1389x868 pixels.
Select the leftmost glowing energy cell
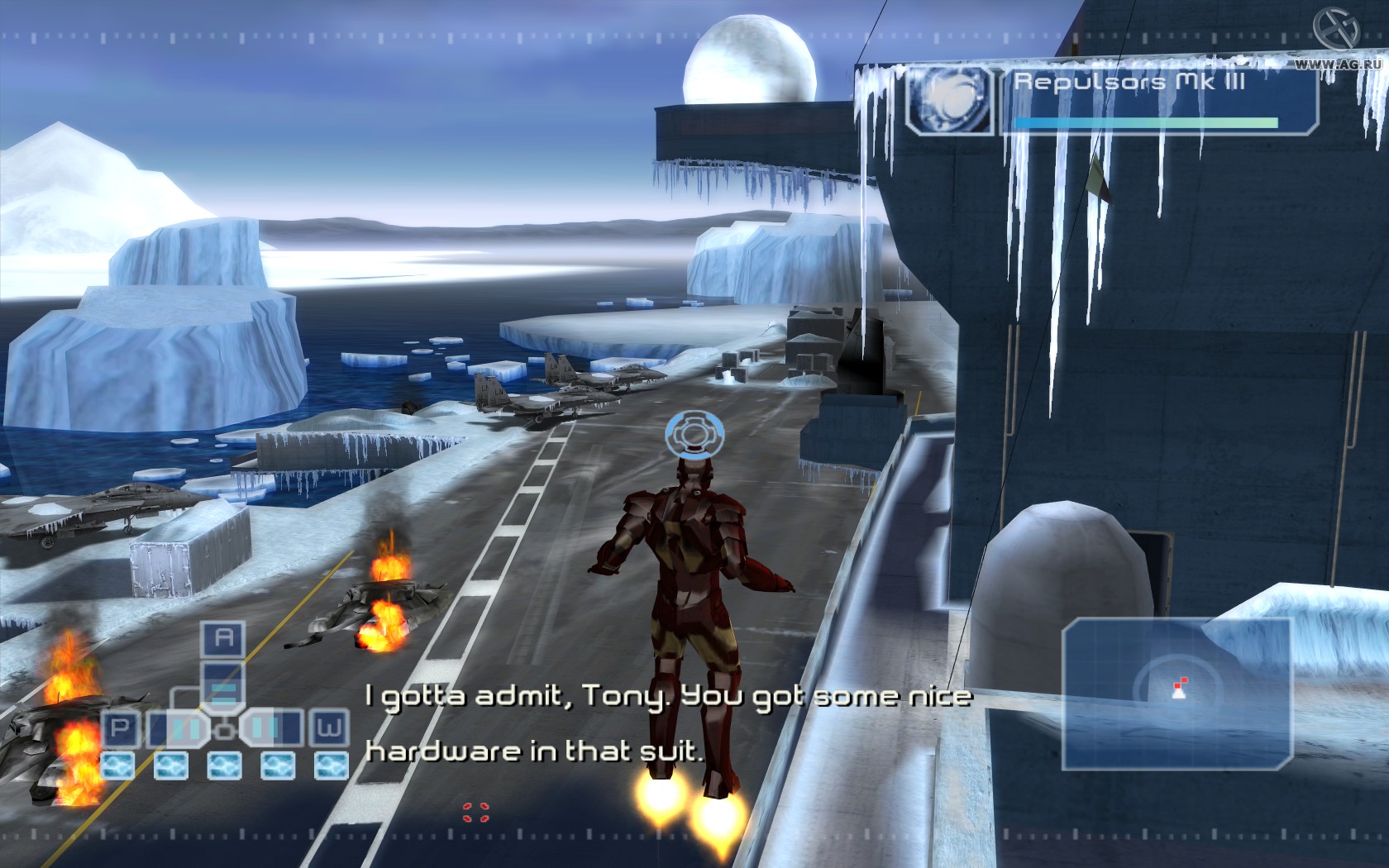[117, 765]
